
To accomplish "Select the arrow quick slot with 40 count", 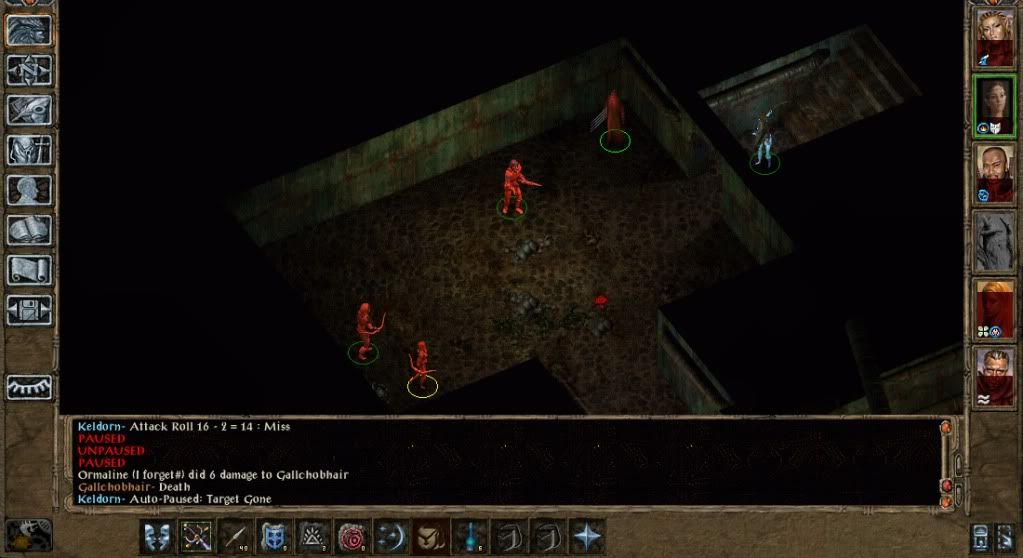I will (235, 535).
